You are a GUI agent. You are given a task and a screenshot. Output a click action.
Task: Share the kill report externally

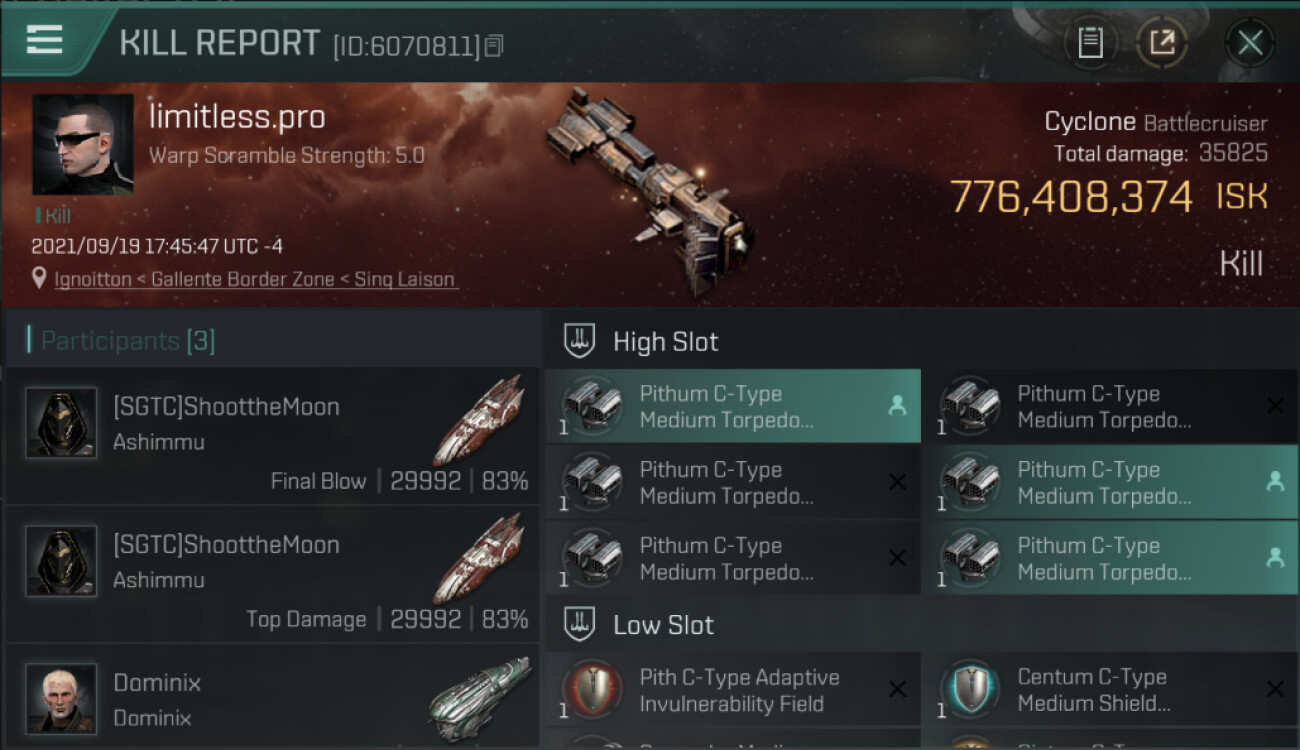coord(1161,43)
